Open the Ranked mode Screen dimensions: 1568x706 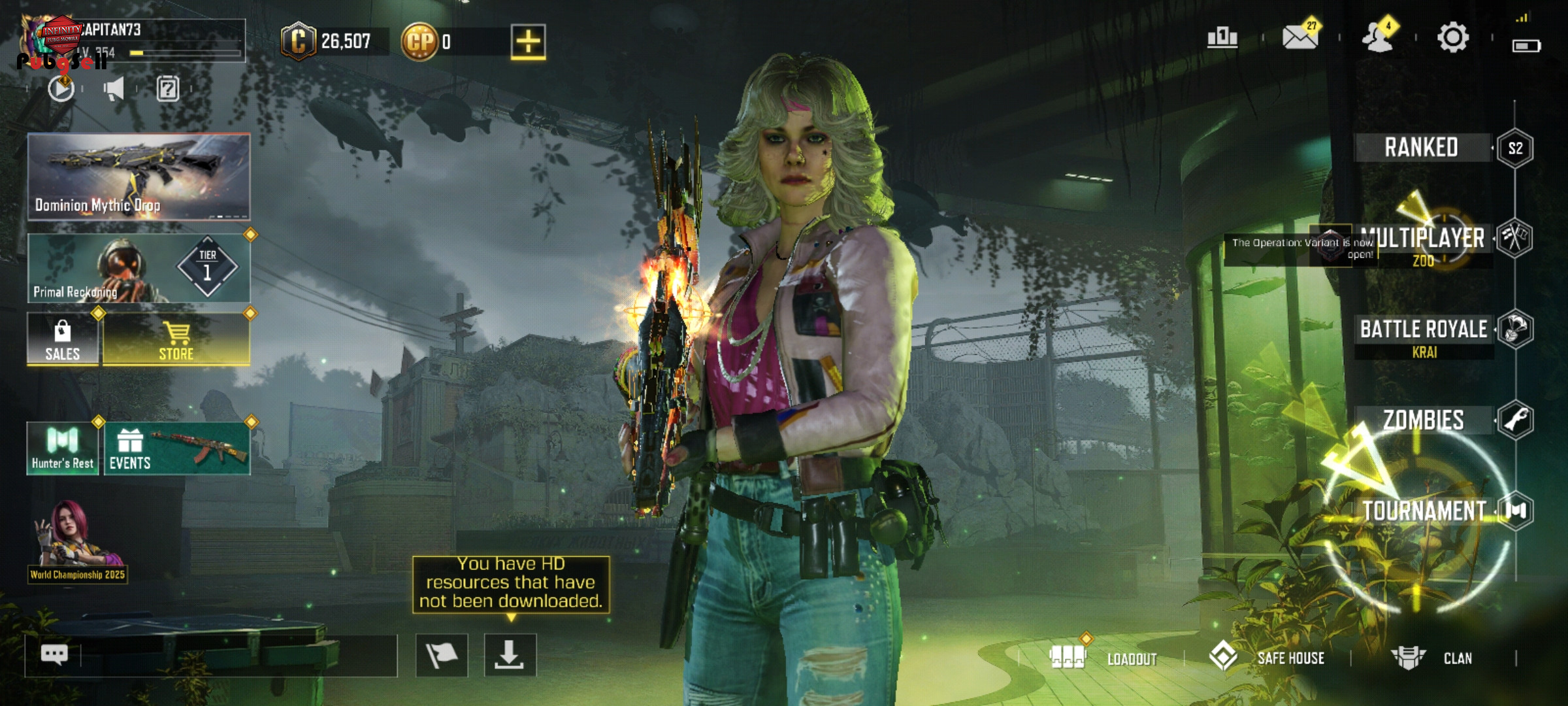click(x=1422, y=148)
